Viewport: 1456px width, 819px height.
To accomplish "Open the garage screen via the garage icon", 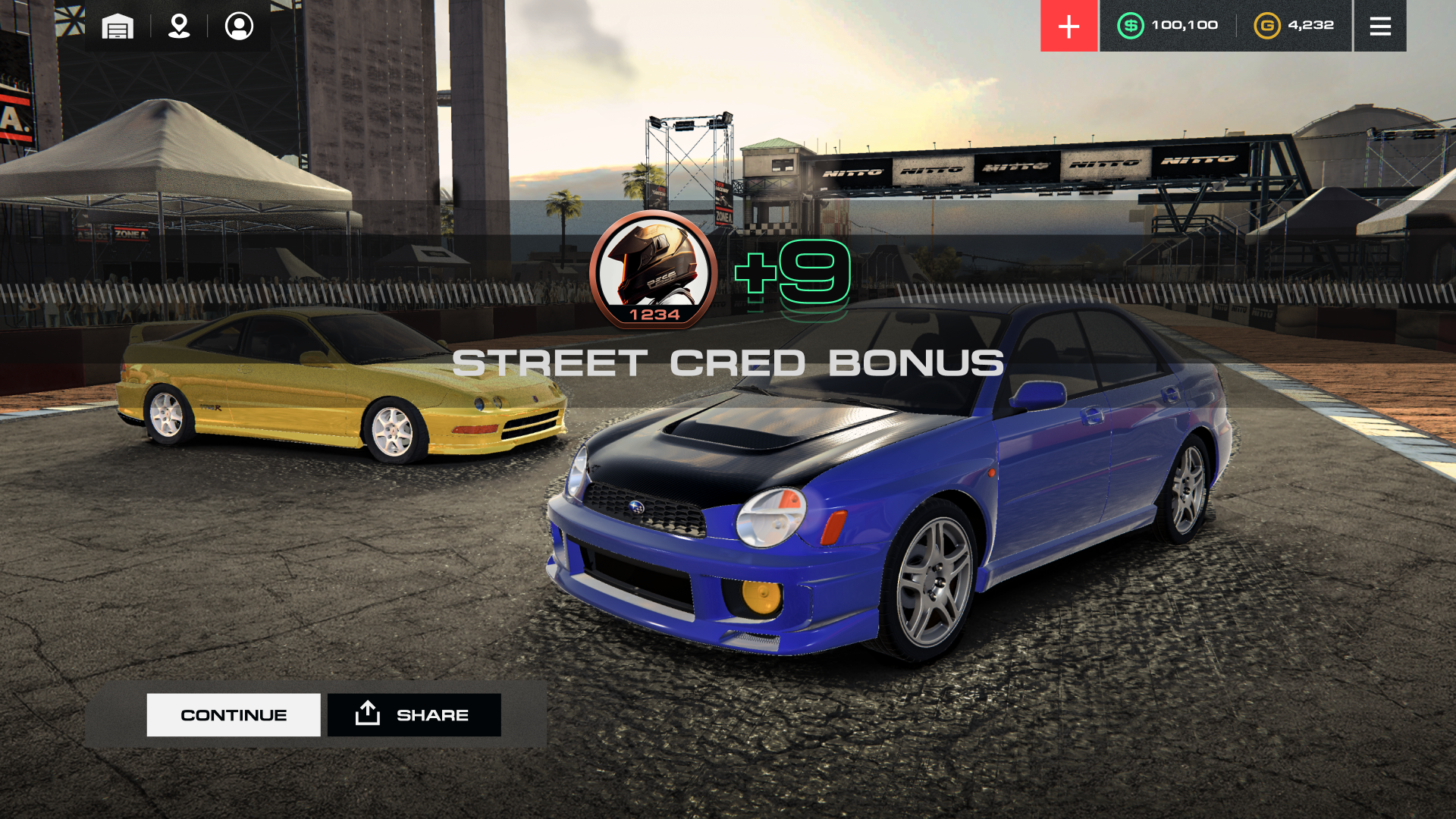I will click(x=116, y=26).
